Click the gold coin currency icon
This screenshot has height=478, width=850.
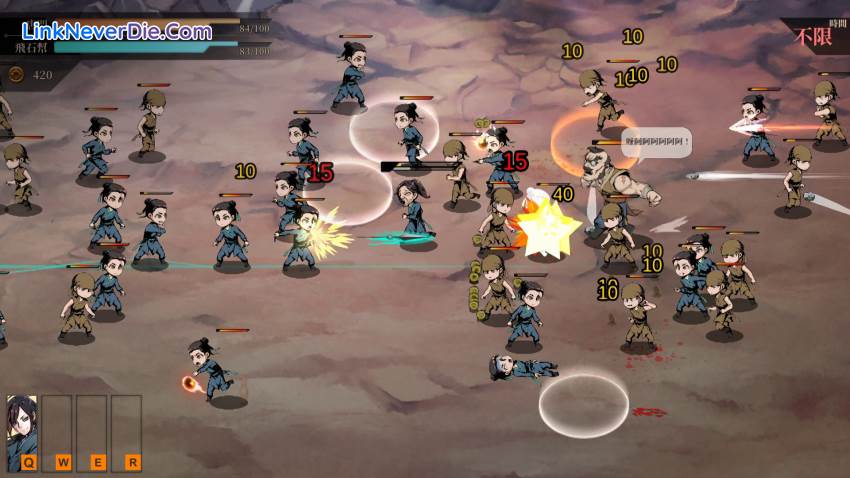coord(17,74)
